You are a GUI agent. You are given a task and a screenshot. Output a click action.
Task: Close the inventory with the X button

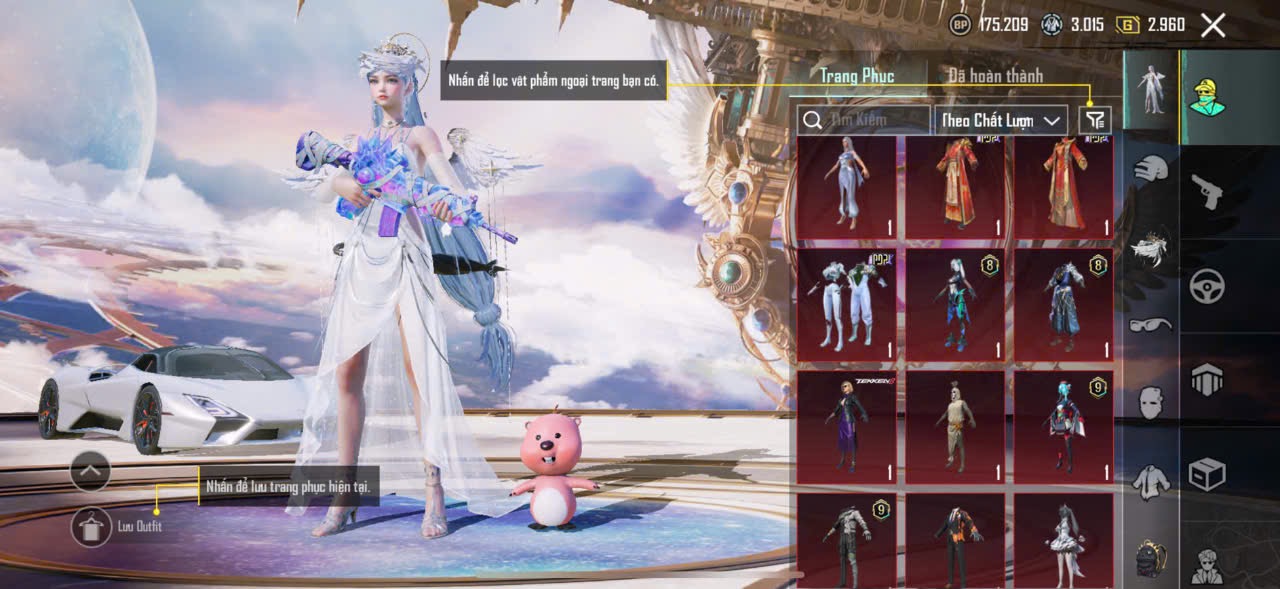(1212, 26)
